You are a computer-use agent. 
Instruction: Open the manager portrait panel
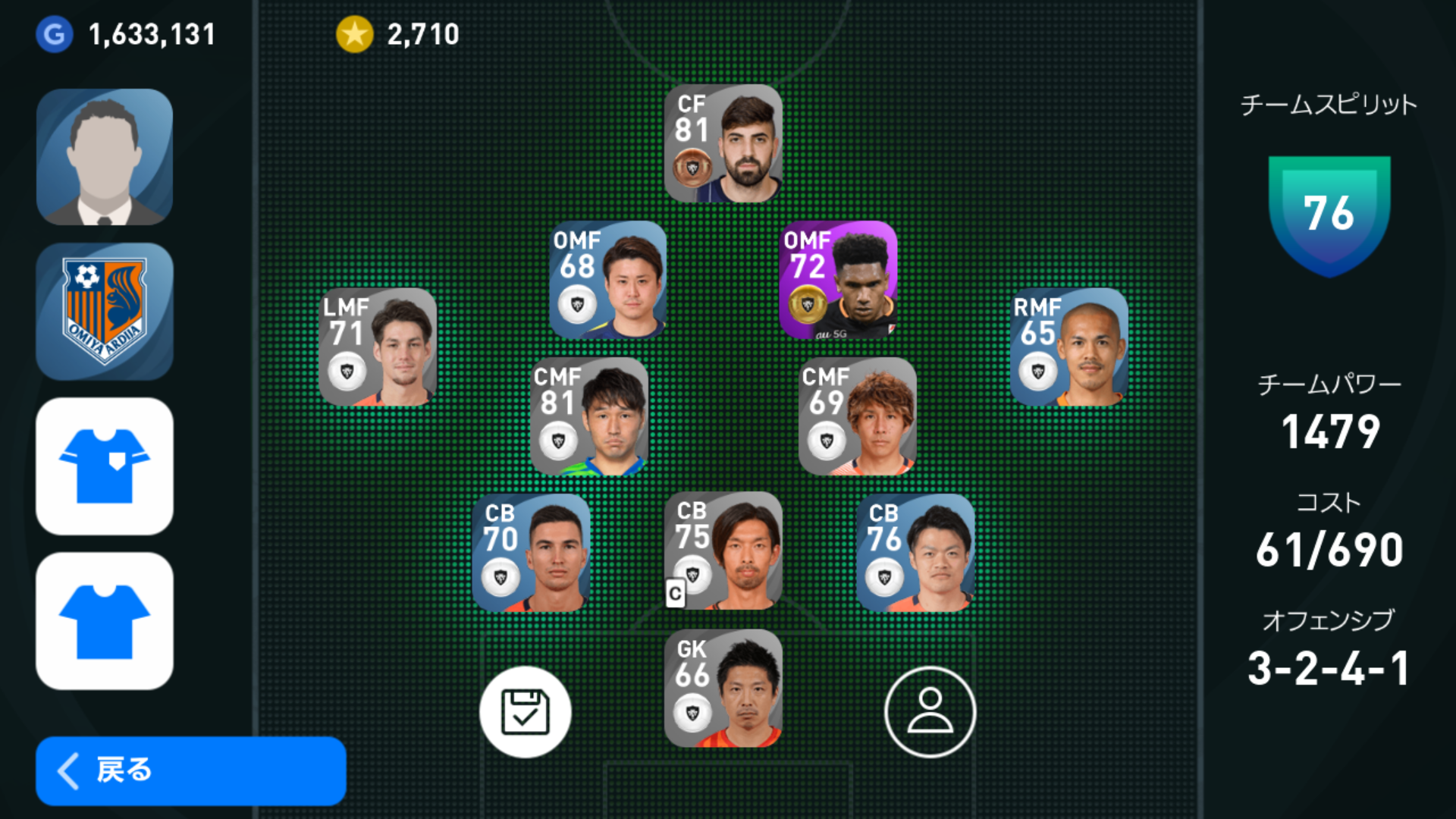[x=105, y=157]
